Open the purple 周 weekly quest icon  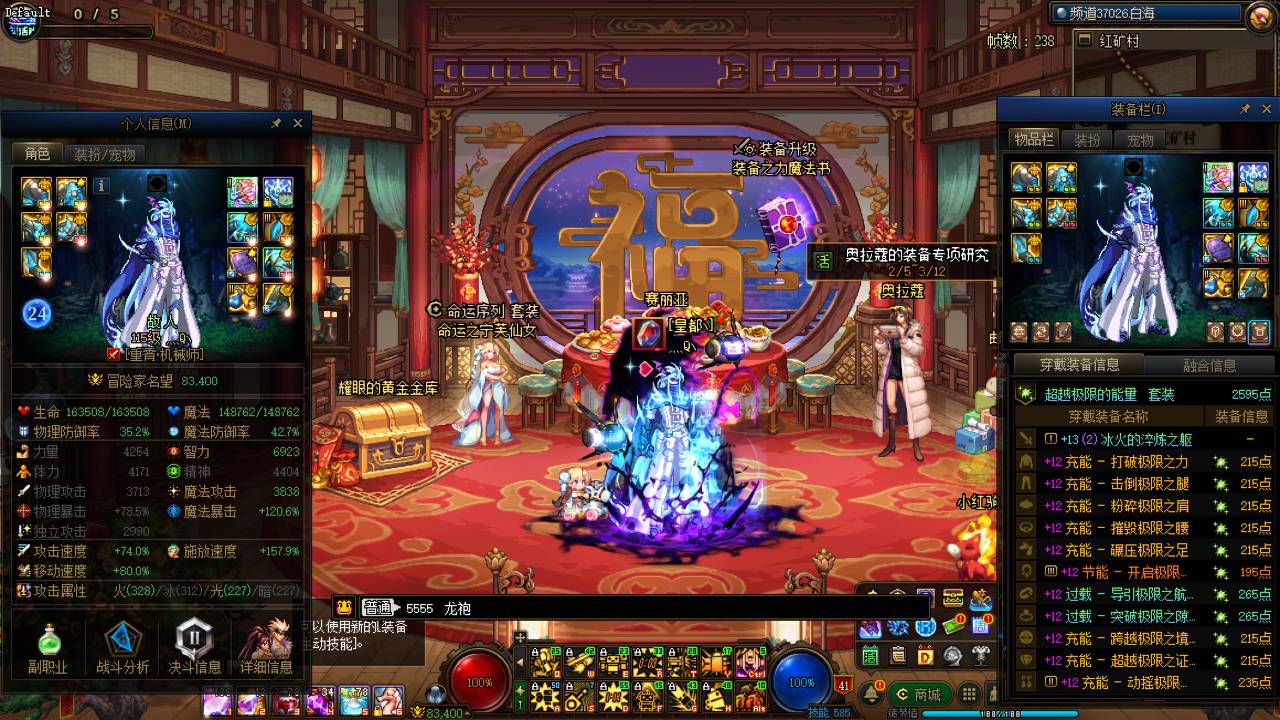pos(980,626)
